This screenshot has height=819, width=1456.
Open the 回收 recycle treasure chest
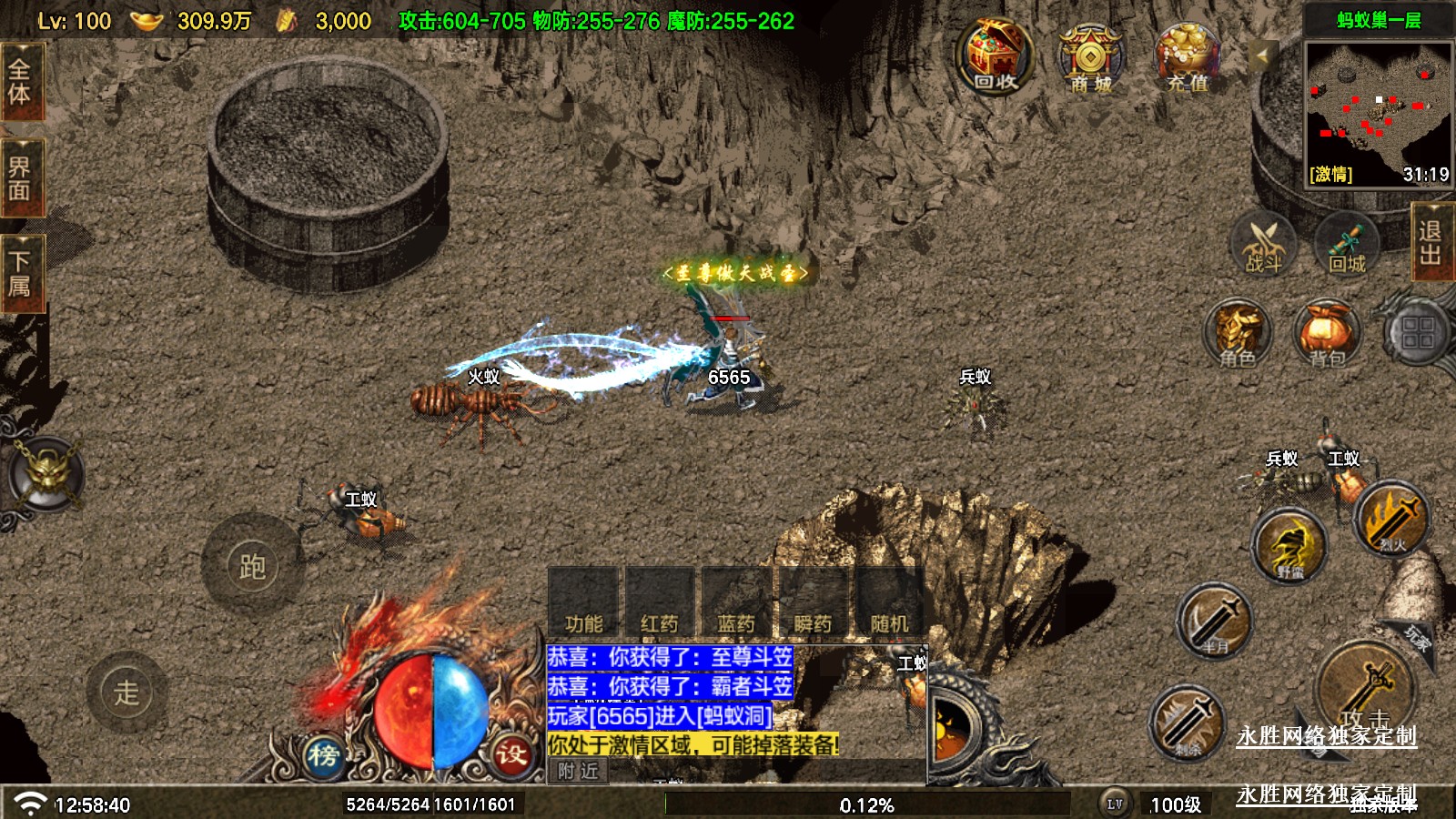(x=995, y=56)
